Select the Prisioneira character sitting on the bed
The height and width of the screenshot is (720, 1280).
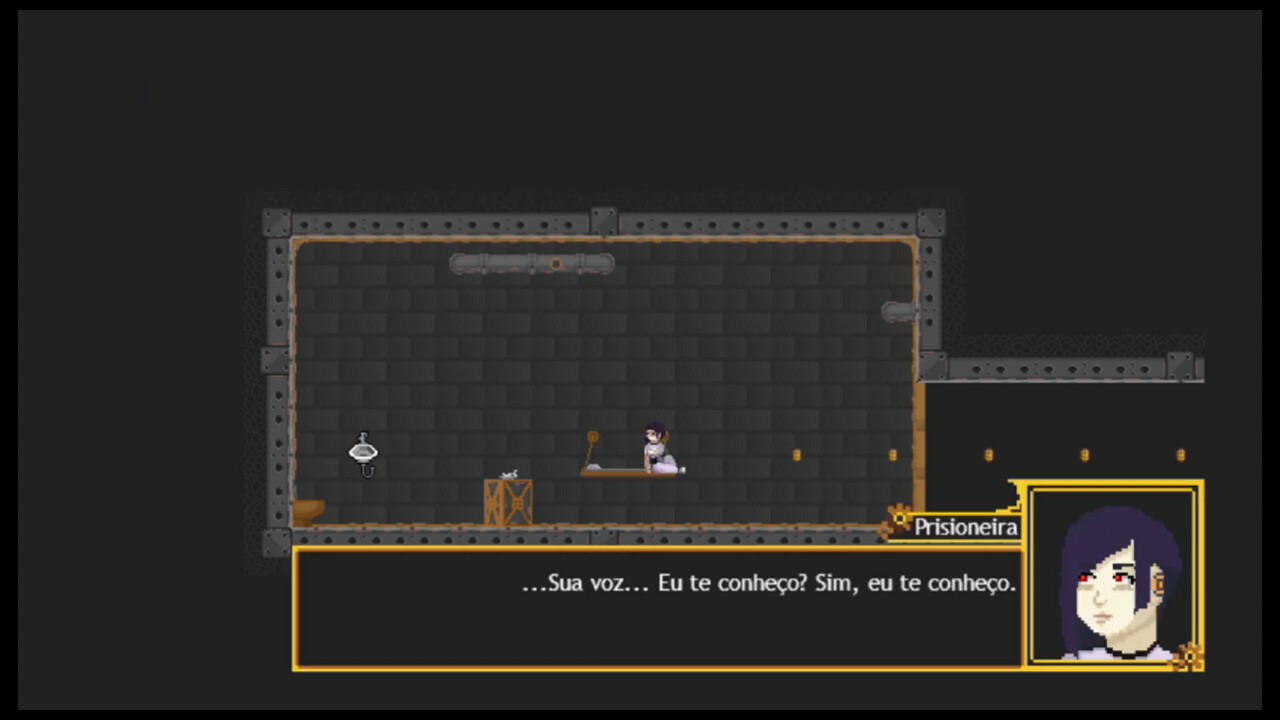point(655,448)
